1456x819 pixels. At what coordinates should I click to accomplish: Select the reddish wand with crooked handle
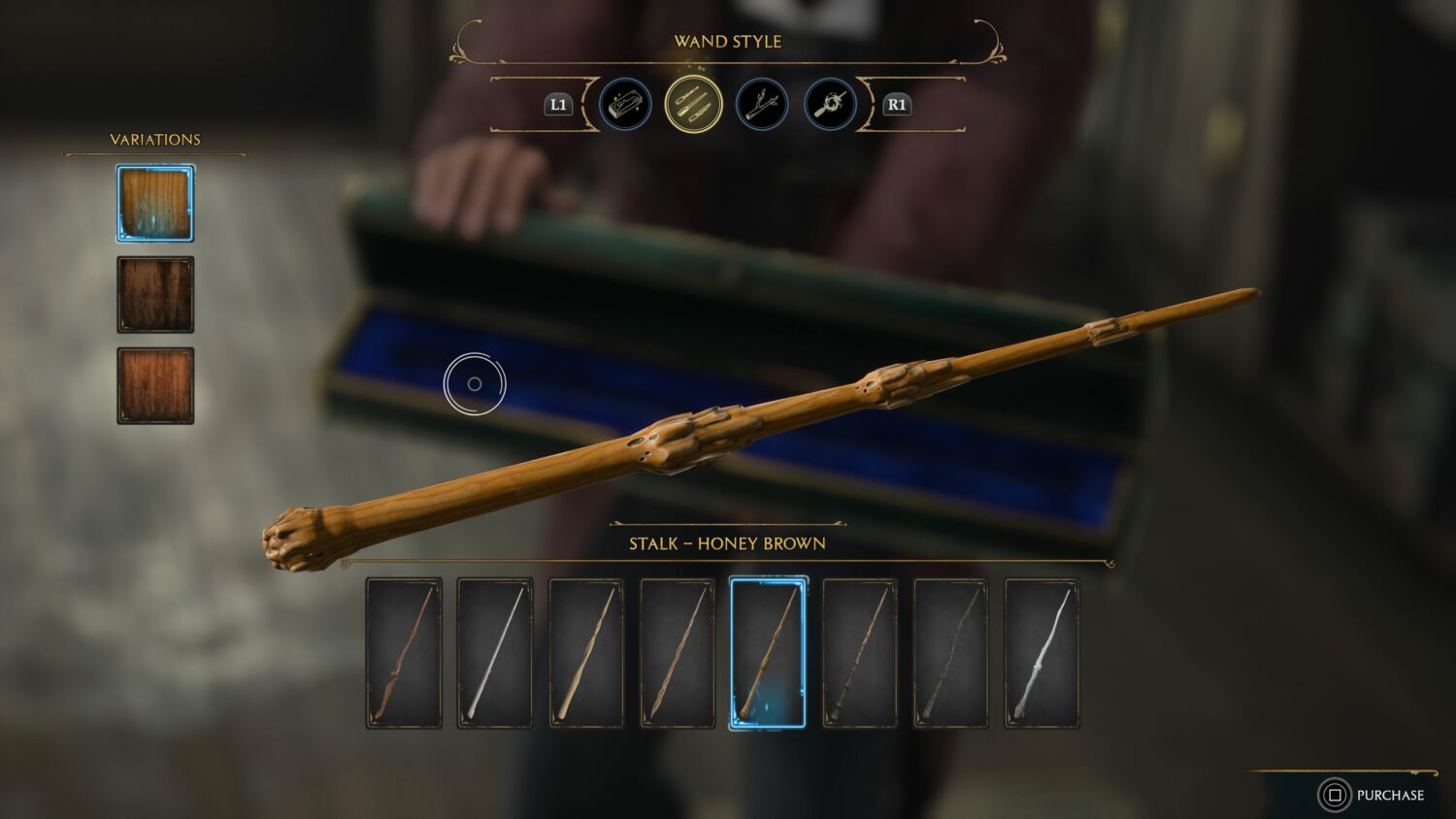click(404, 653)
